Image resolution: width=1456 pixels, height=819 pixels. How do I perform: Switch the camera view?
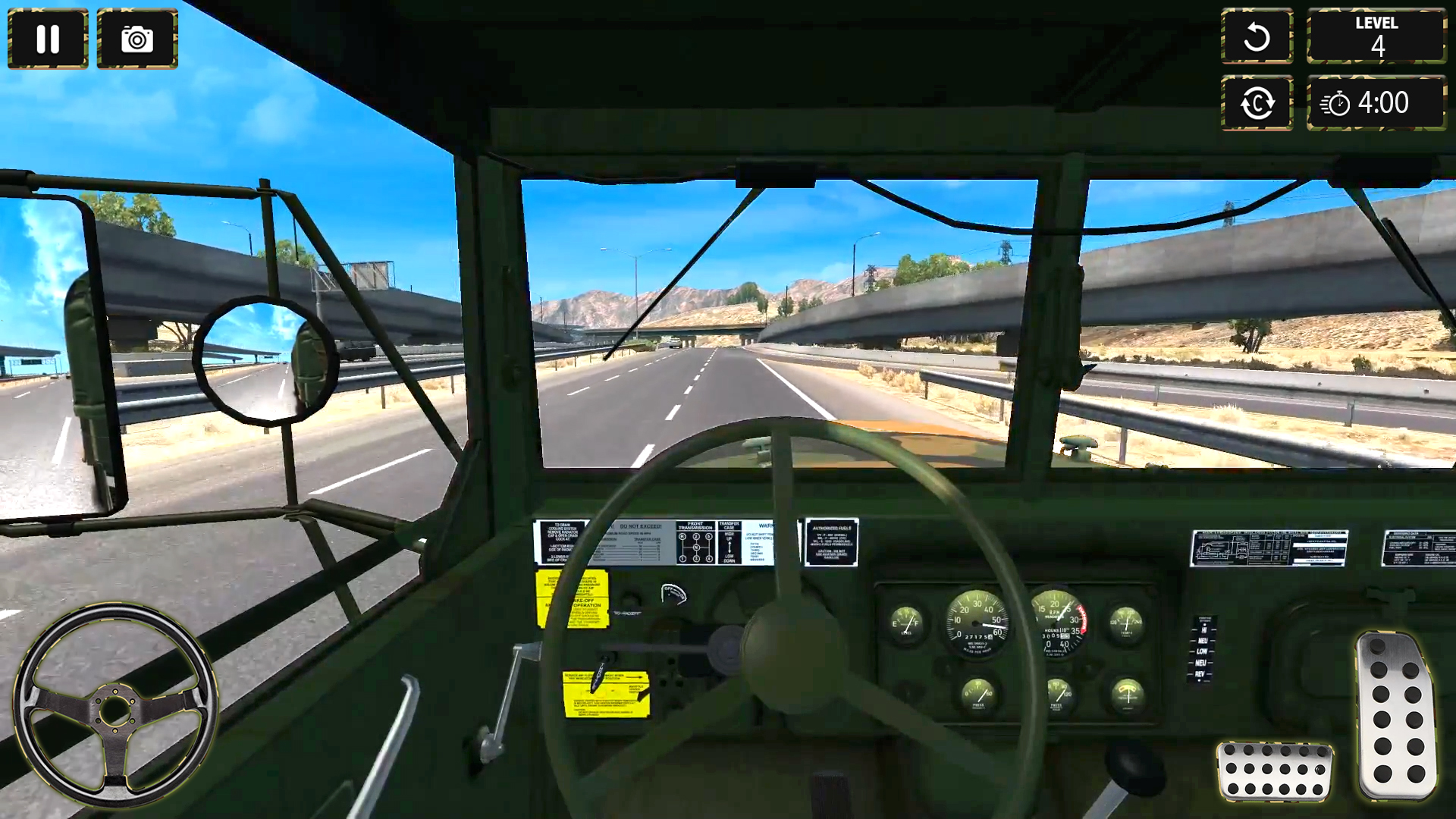1257,103
